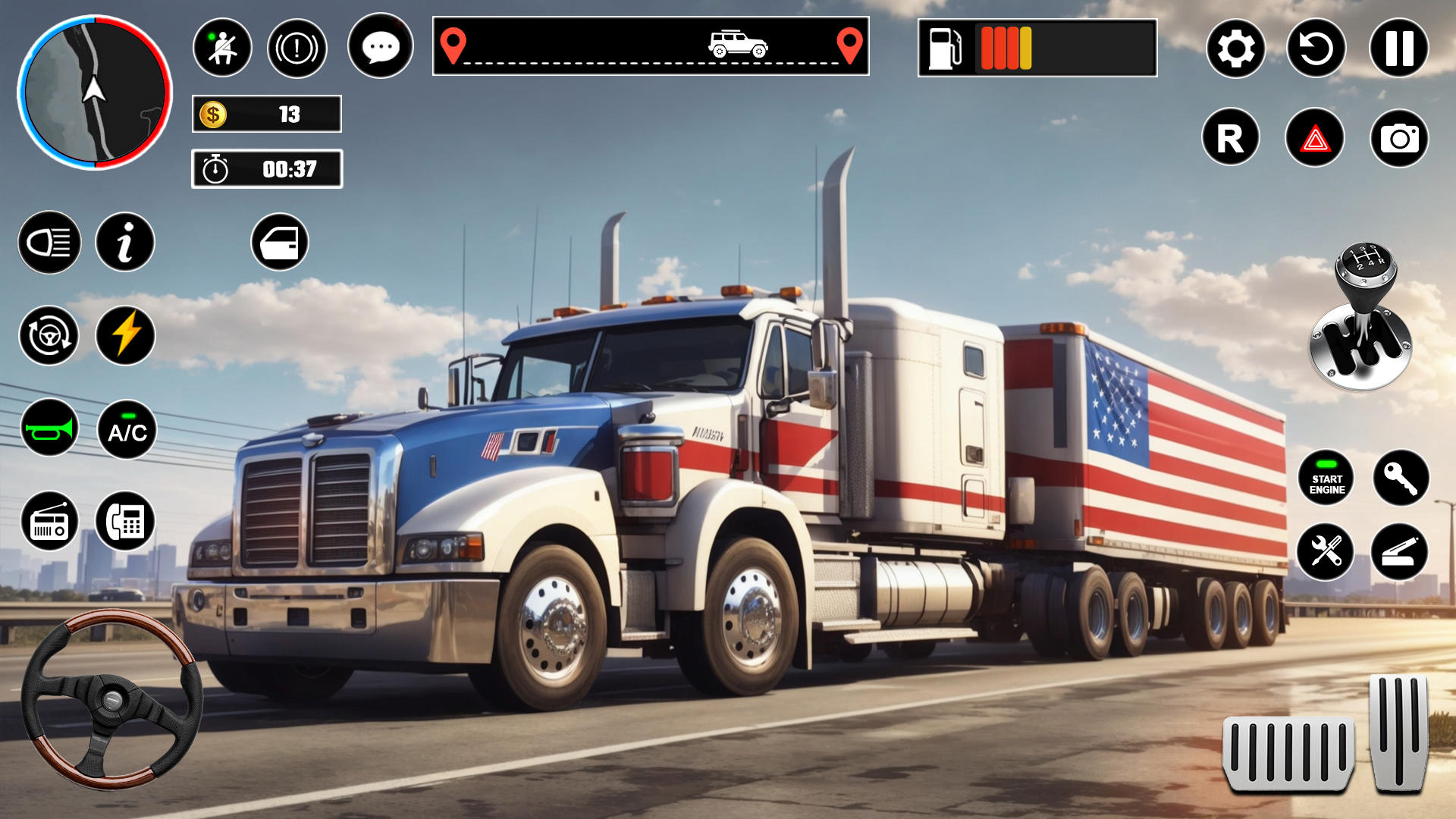Use the ignition key button
The image size is (1456, 819).
click(1401, 479)
